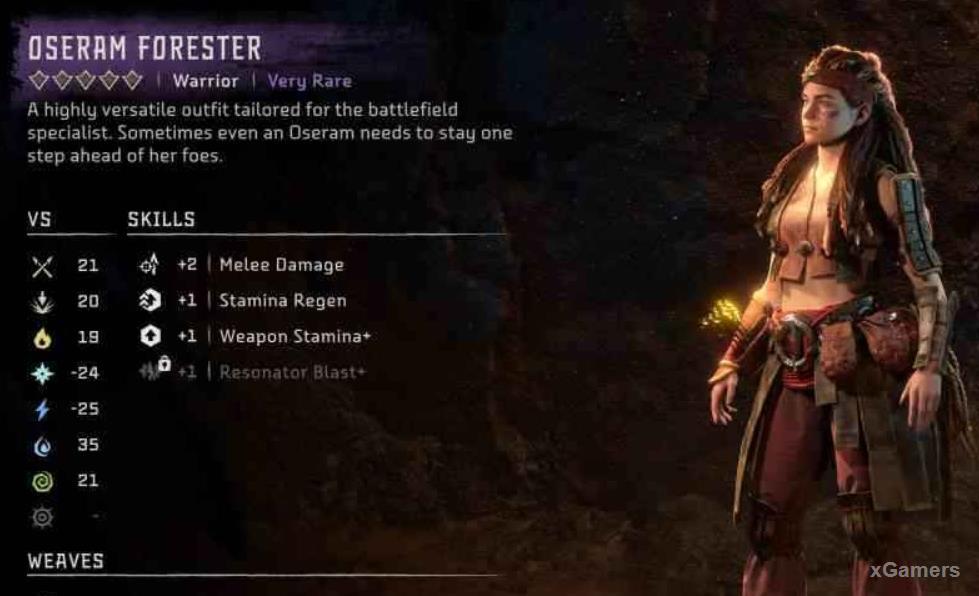
Task: Select the Melee Damage skill row
Action: 280,265
